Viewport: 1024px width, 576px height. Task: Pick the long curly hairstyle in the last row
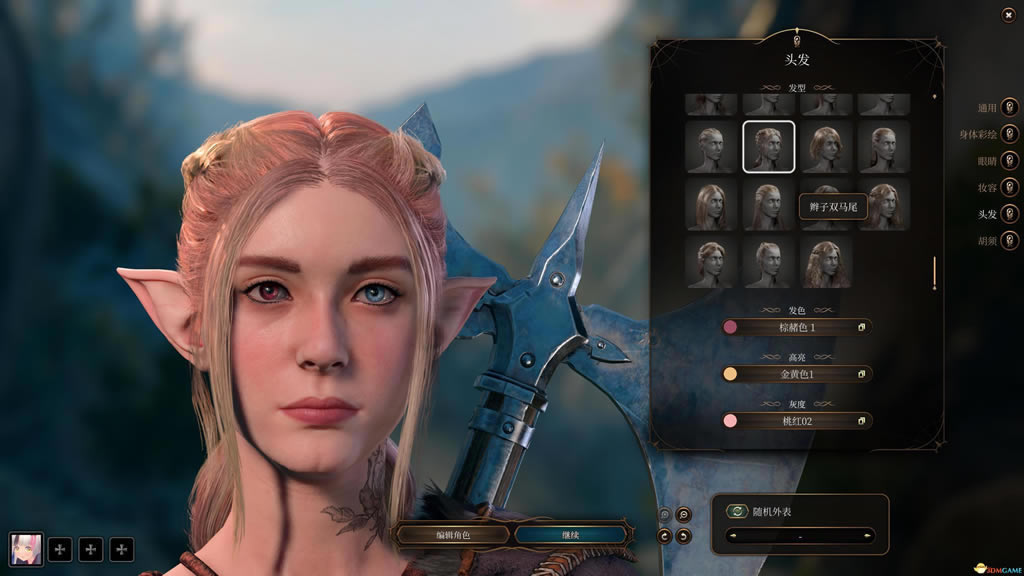click(825, 261)
